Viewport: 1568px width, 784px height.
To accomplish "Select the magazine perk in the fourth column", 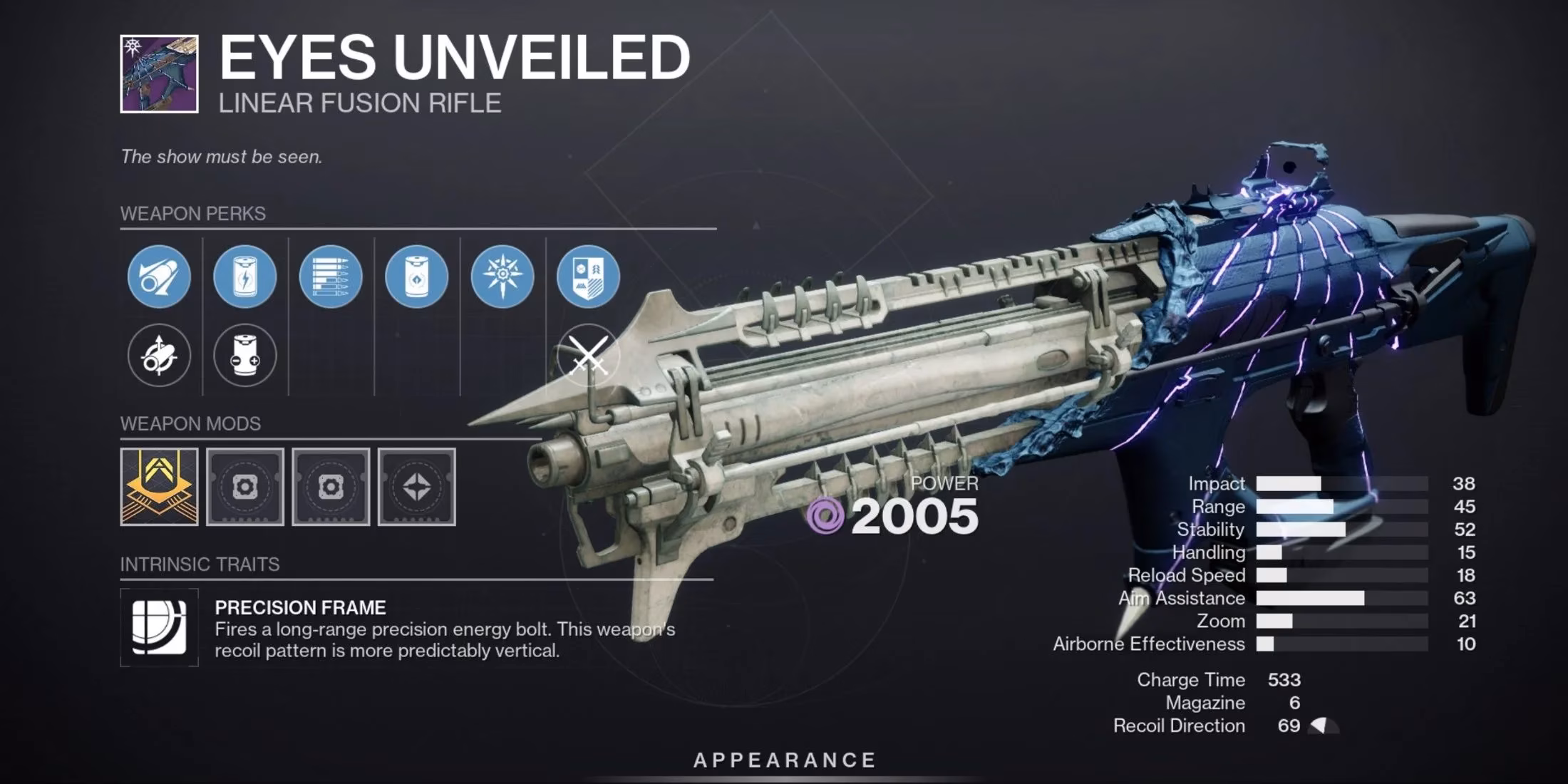I will 416,277.
